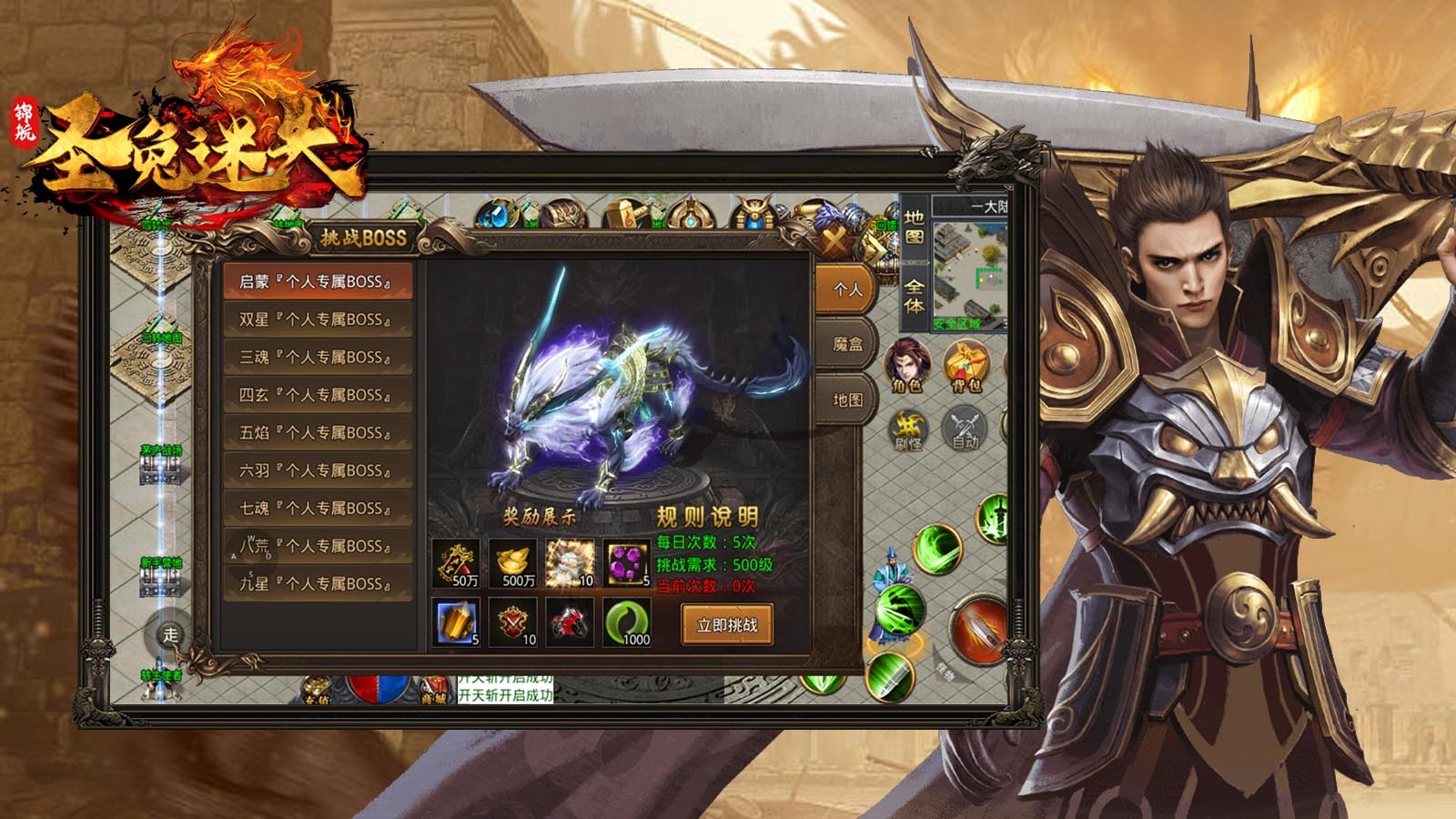The image size is (1456, 819).
Task: Pick the 四玄 personal BOSS entry
Action: point(317,395)
